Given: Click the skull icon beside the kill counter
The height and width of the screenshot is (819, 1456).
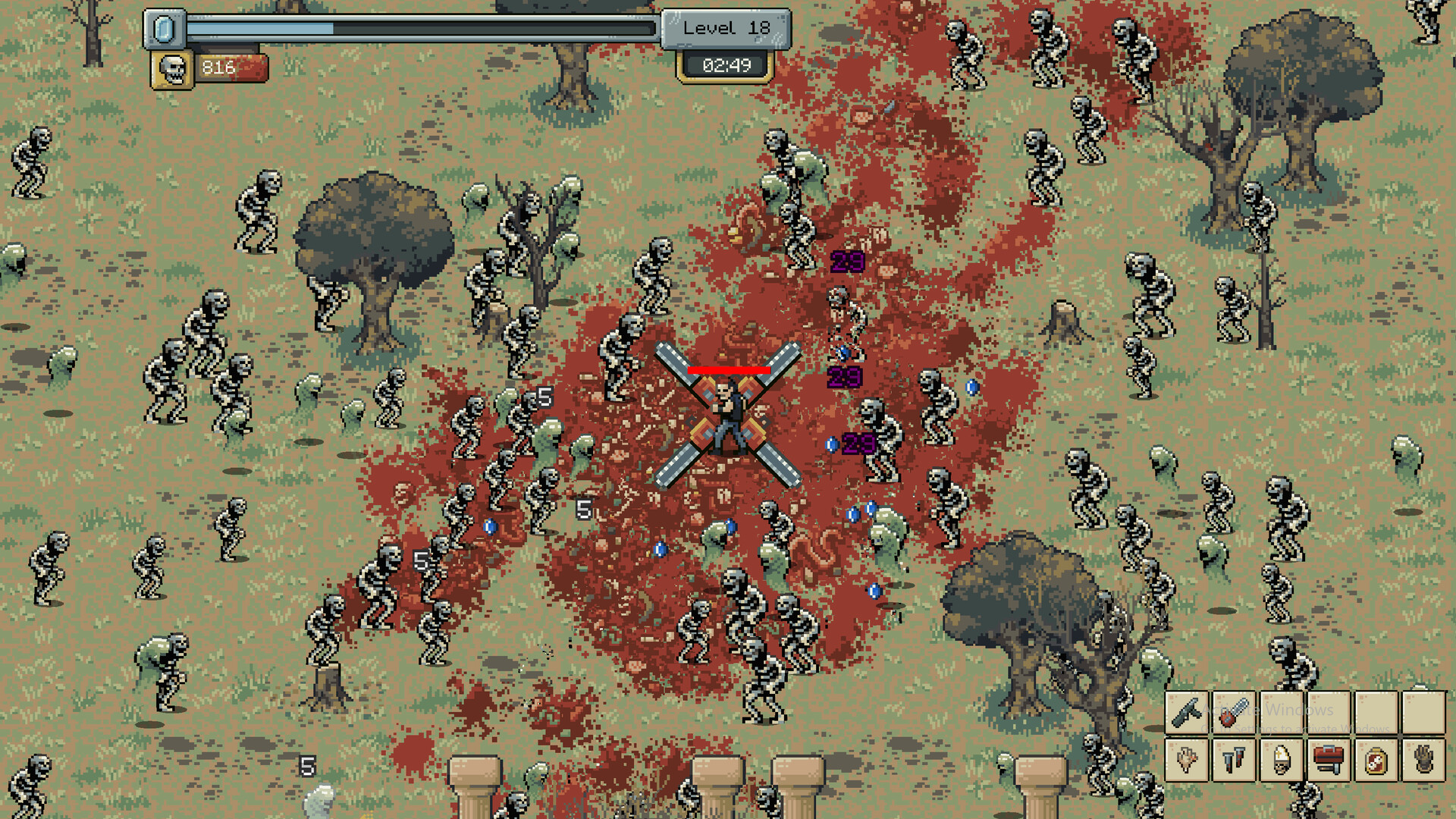Looking at the screenshot, I should coord(171,68).
